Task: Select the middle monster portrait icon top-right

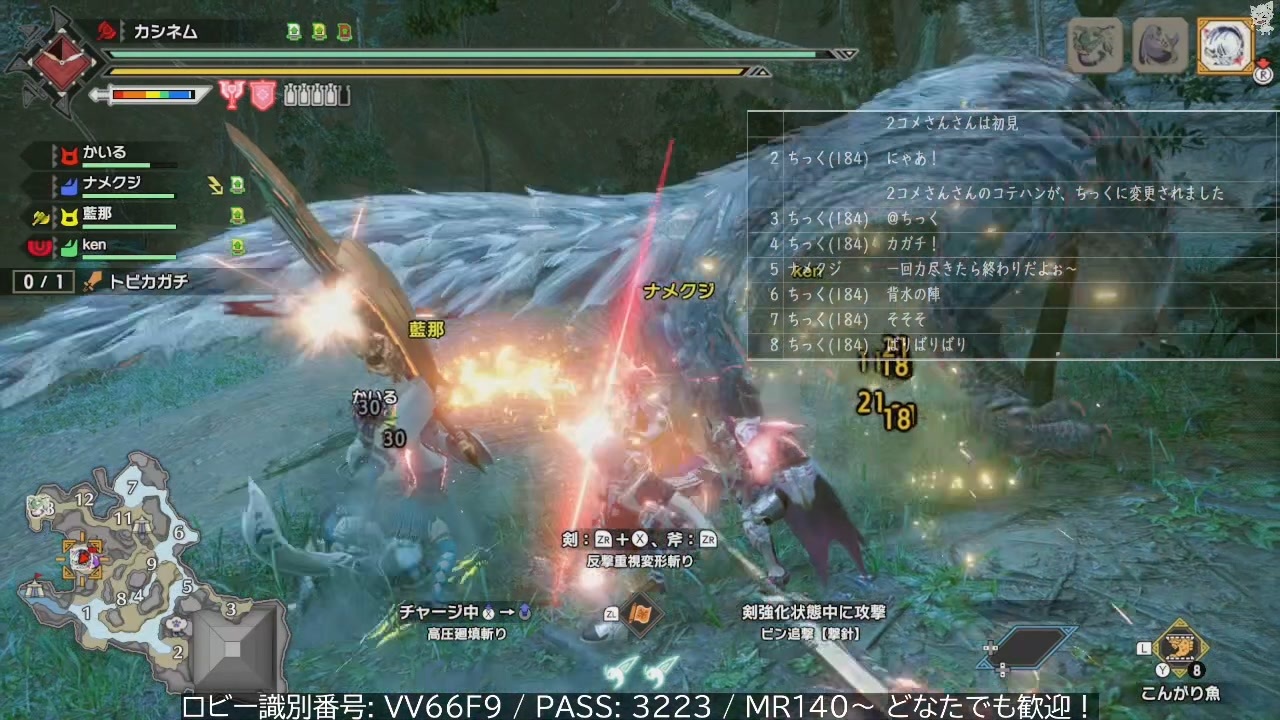Action: point(1161,43)
